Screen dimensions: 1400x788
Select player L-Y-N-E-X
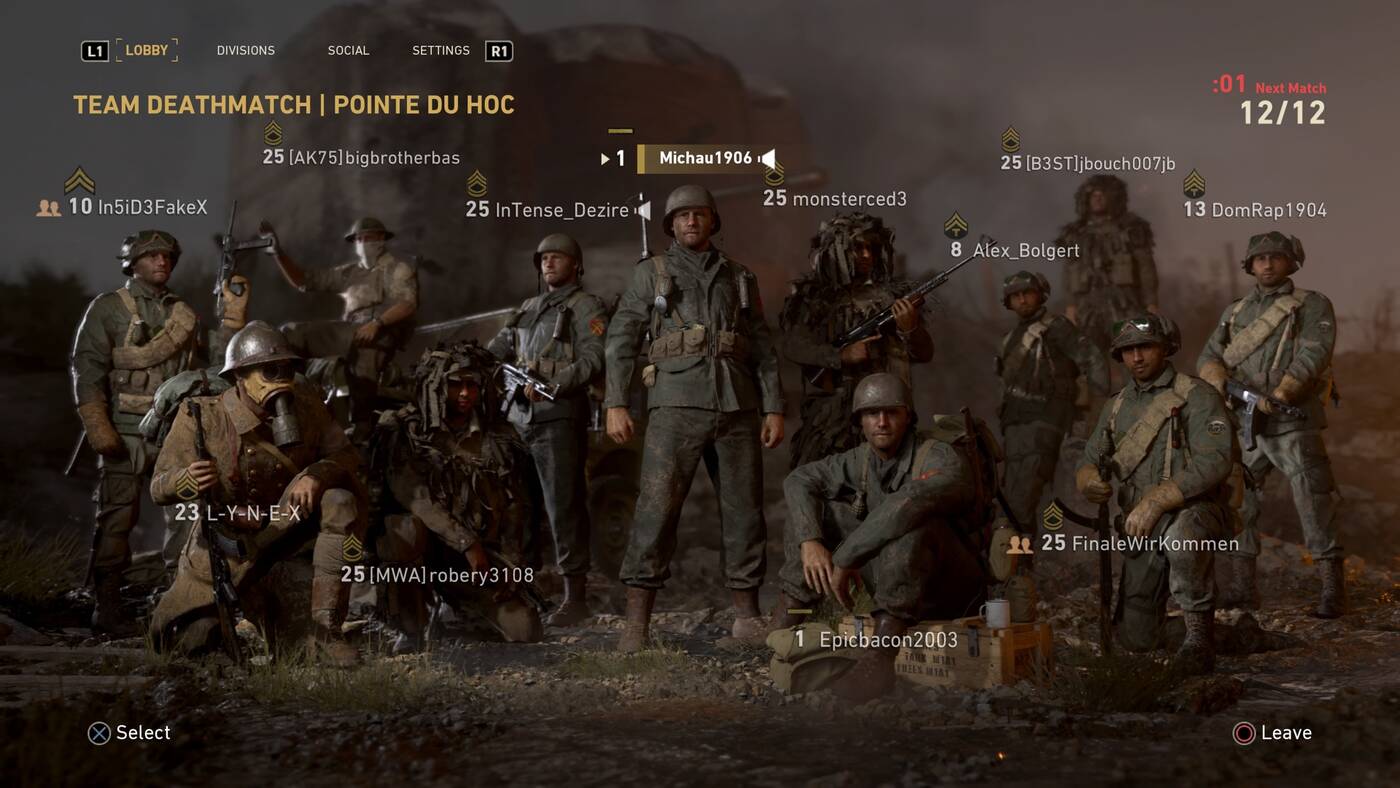(252, 514)
